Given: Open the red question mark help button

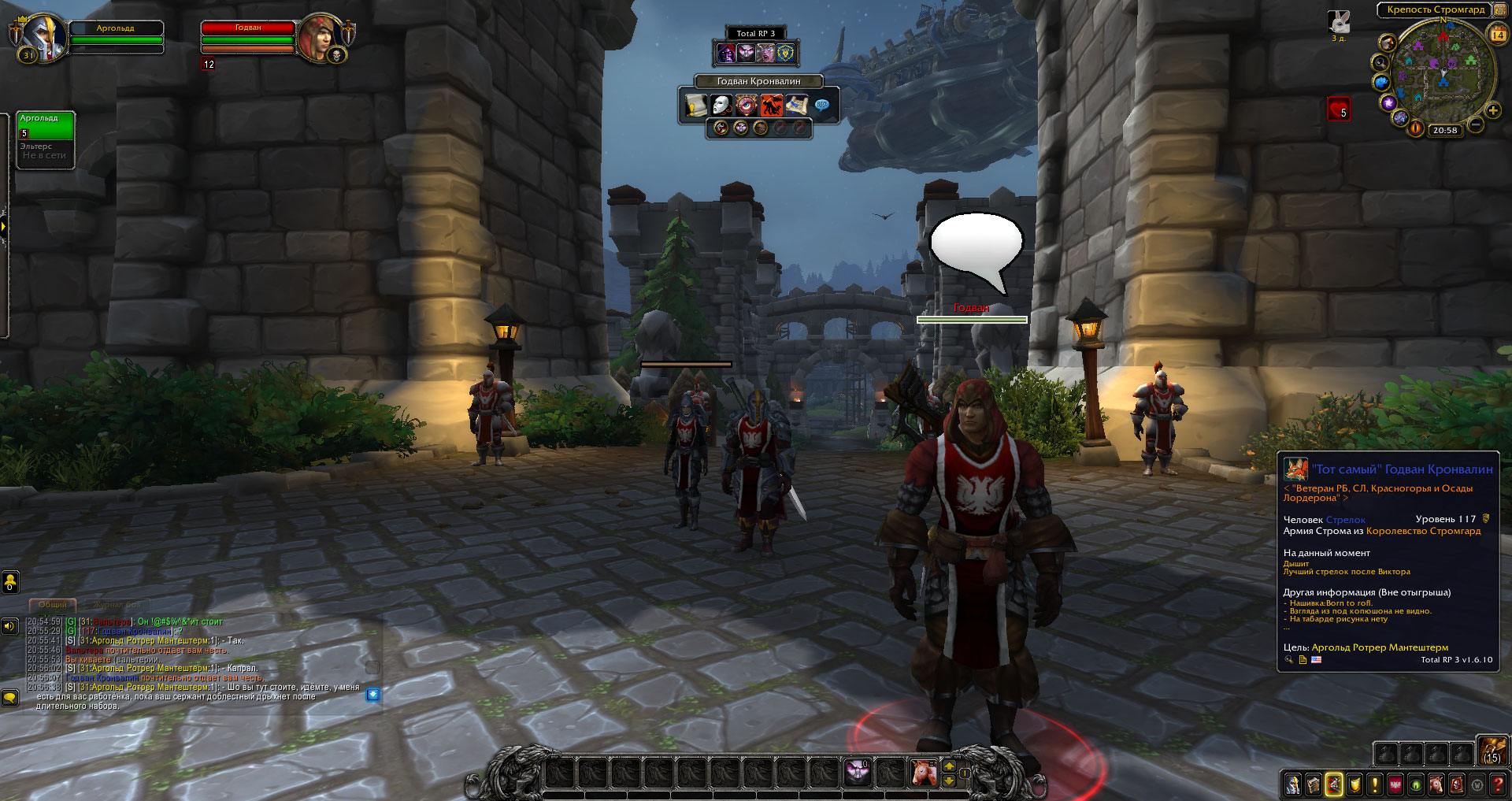Looking at the screenshot, I should (x=1498, y=784).
